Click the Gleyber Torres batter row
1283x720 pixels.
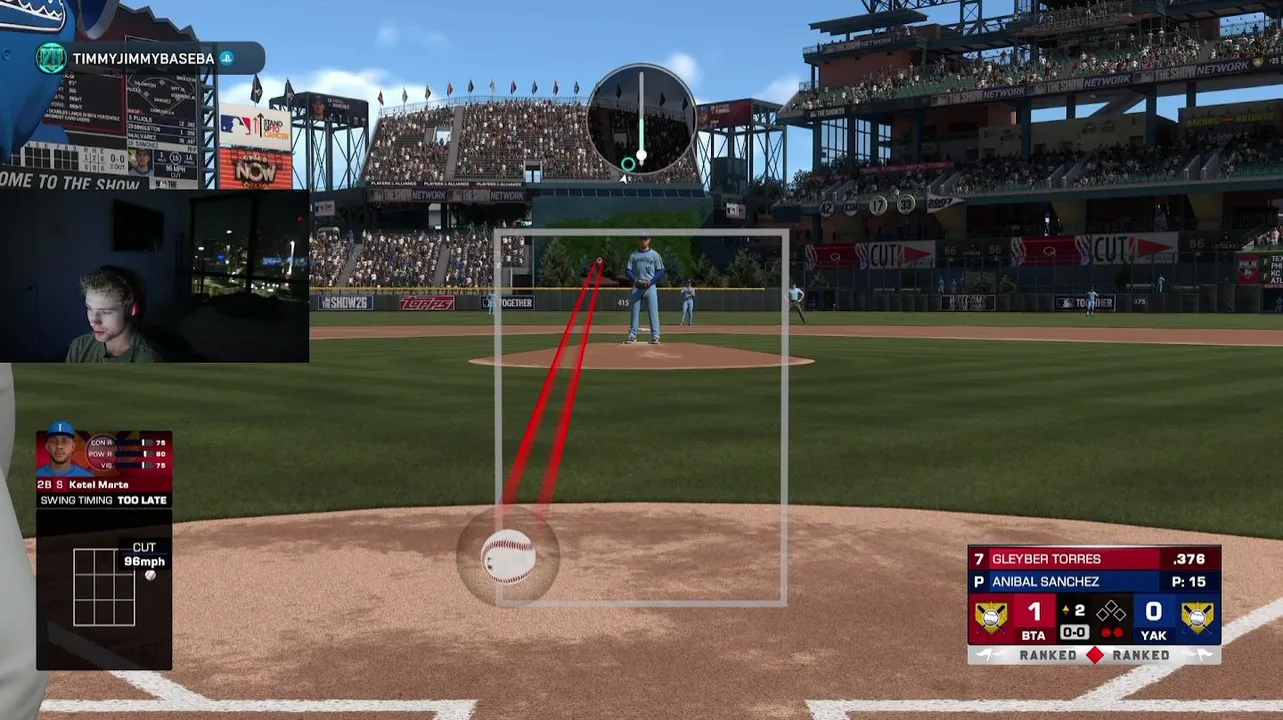[x=1093, y=559]
